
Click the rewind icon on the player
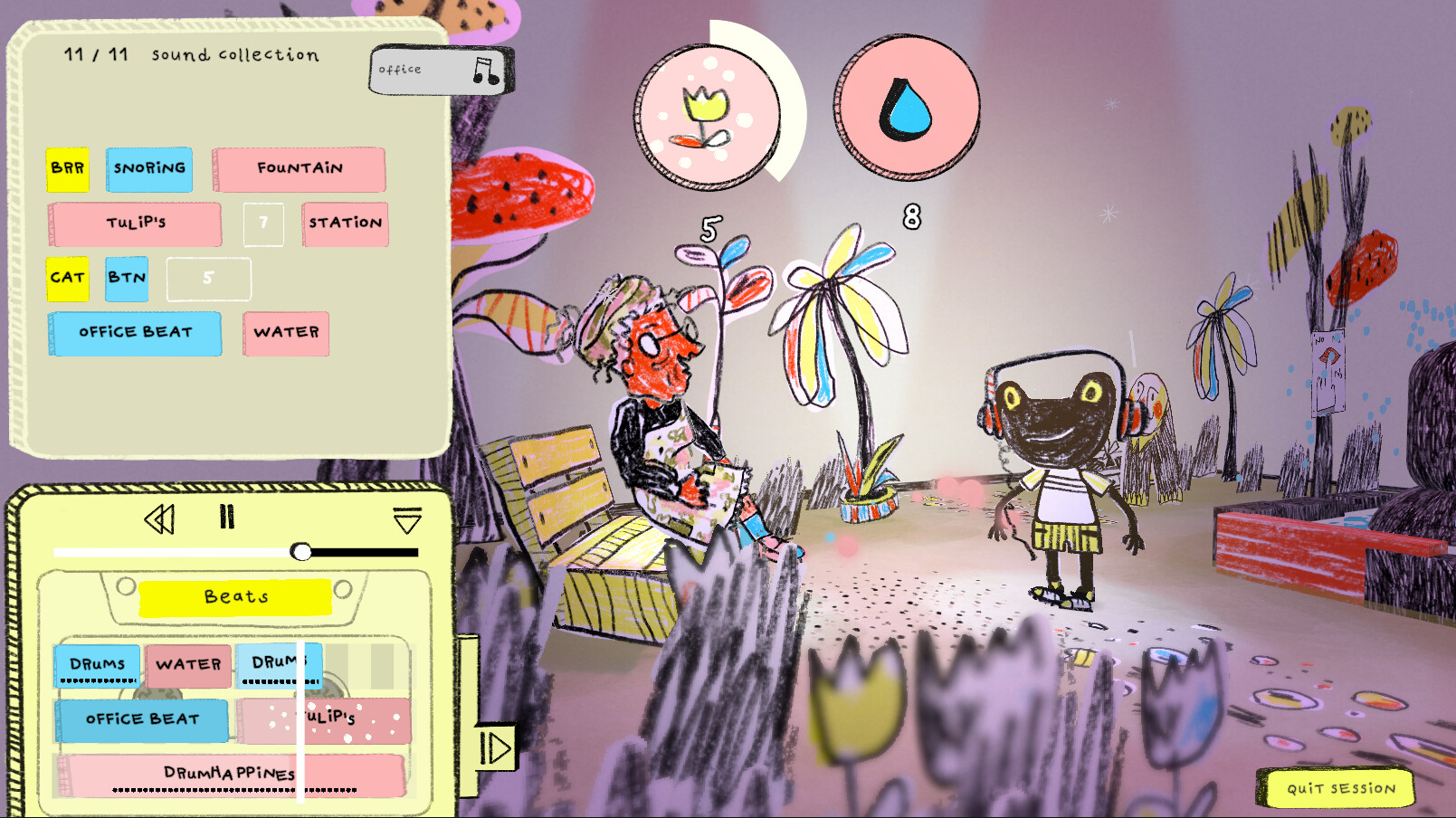161,518
